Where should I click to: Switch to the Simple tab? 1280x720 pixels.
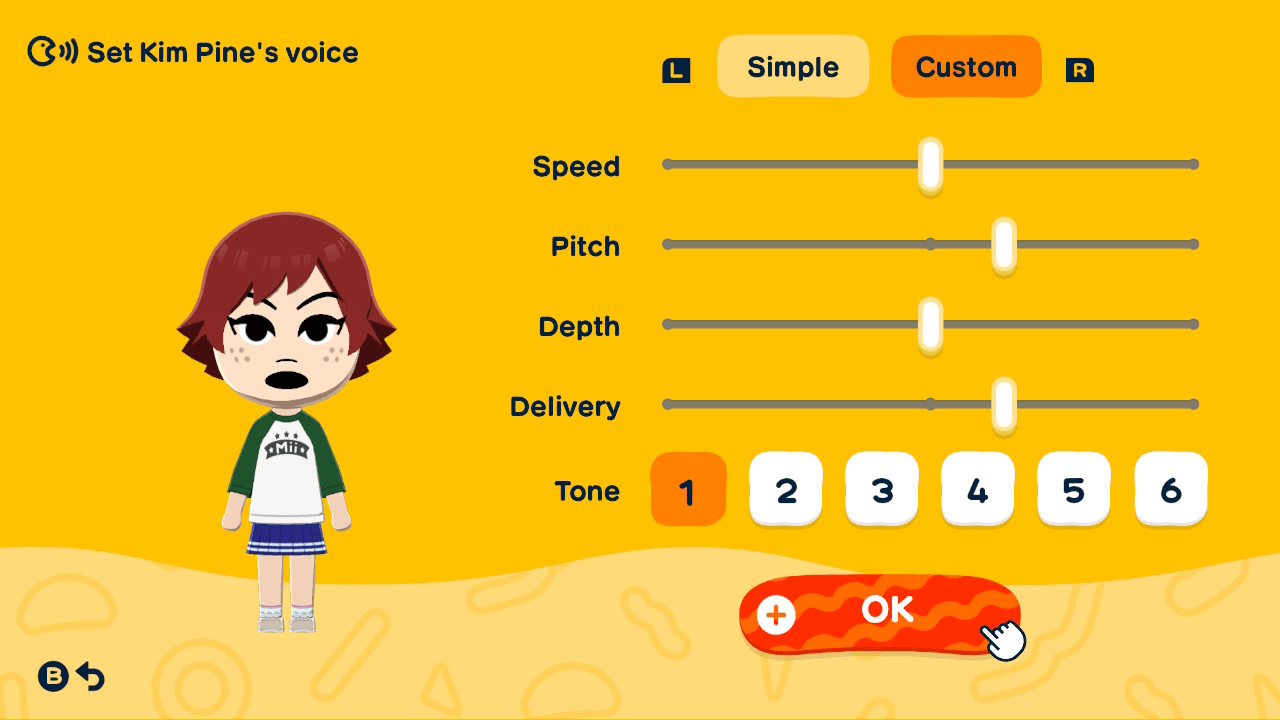coord(793,66)
